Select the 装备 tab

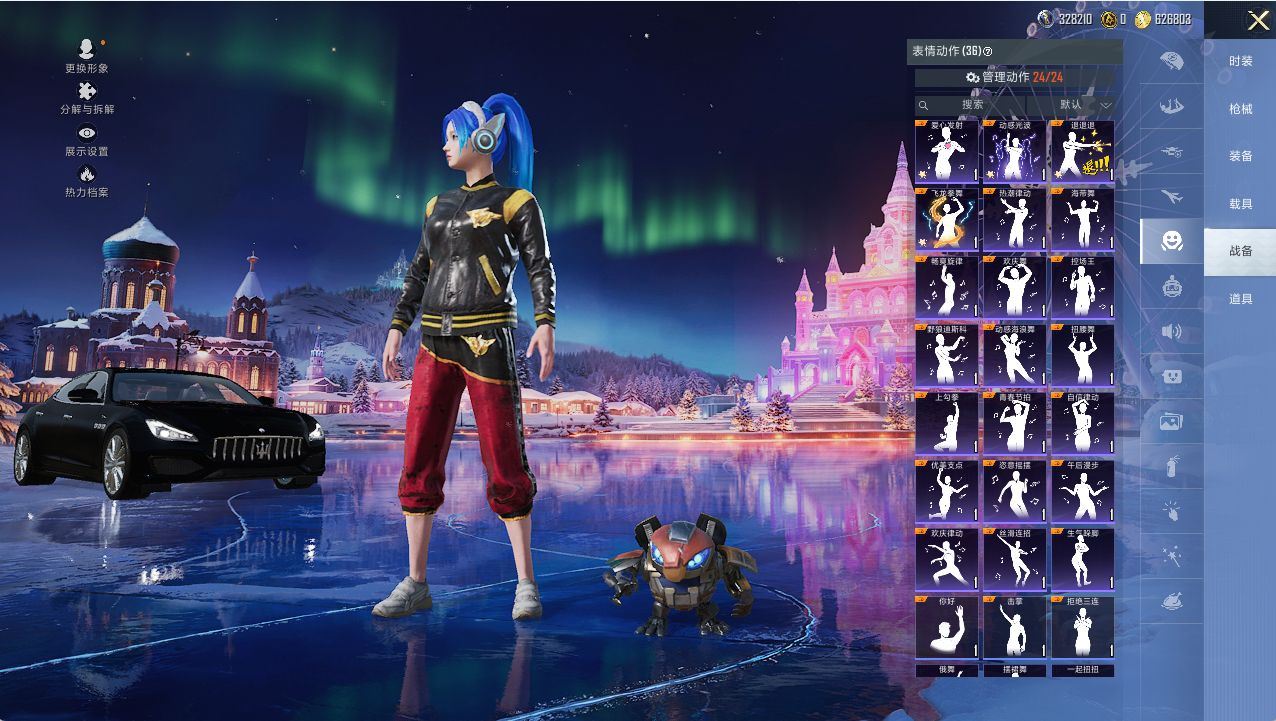point(1240,157)
